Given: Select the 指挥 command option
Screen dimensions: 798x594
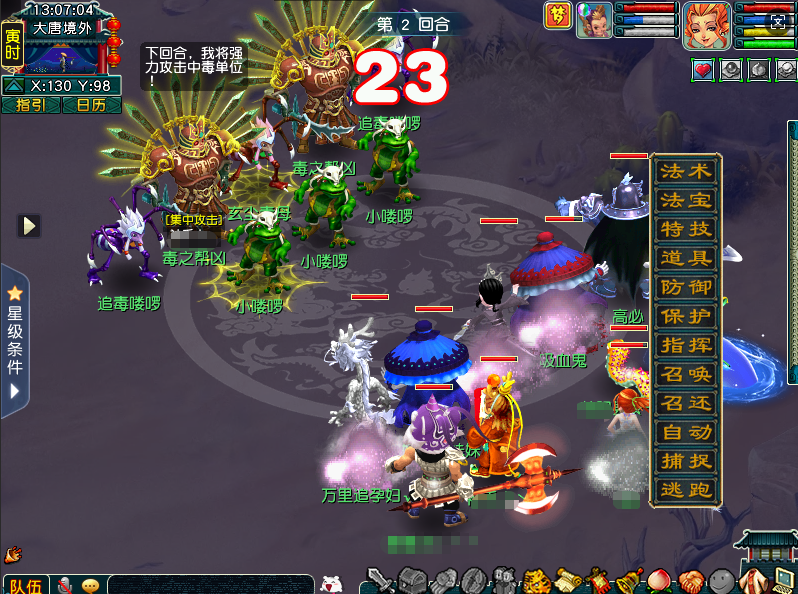Looking at the screenshot, I should click(x=685, y=345).
